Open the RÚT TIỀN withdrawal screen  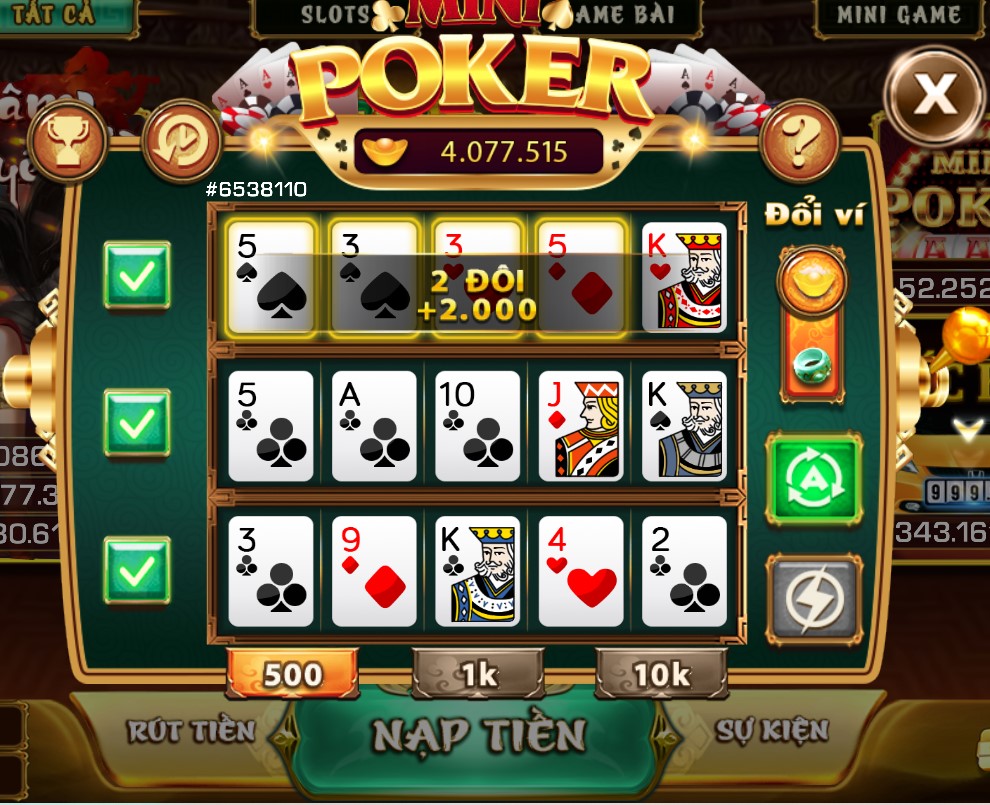[x=192, y=731]
